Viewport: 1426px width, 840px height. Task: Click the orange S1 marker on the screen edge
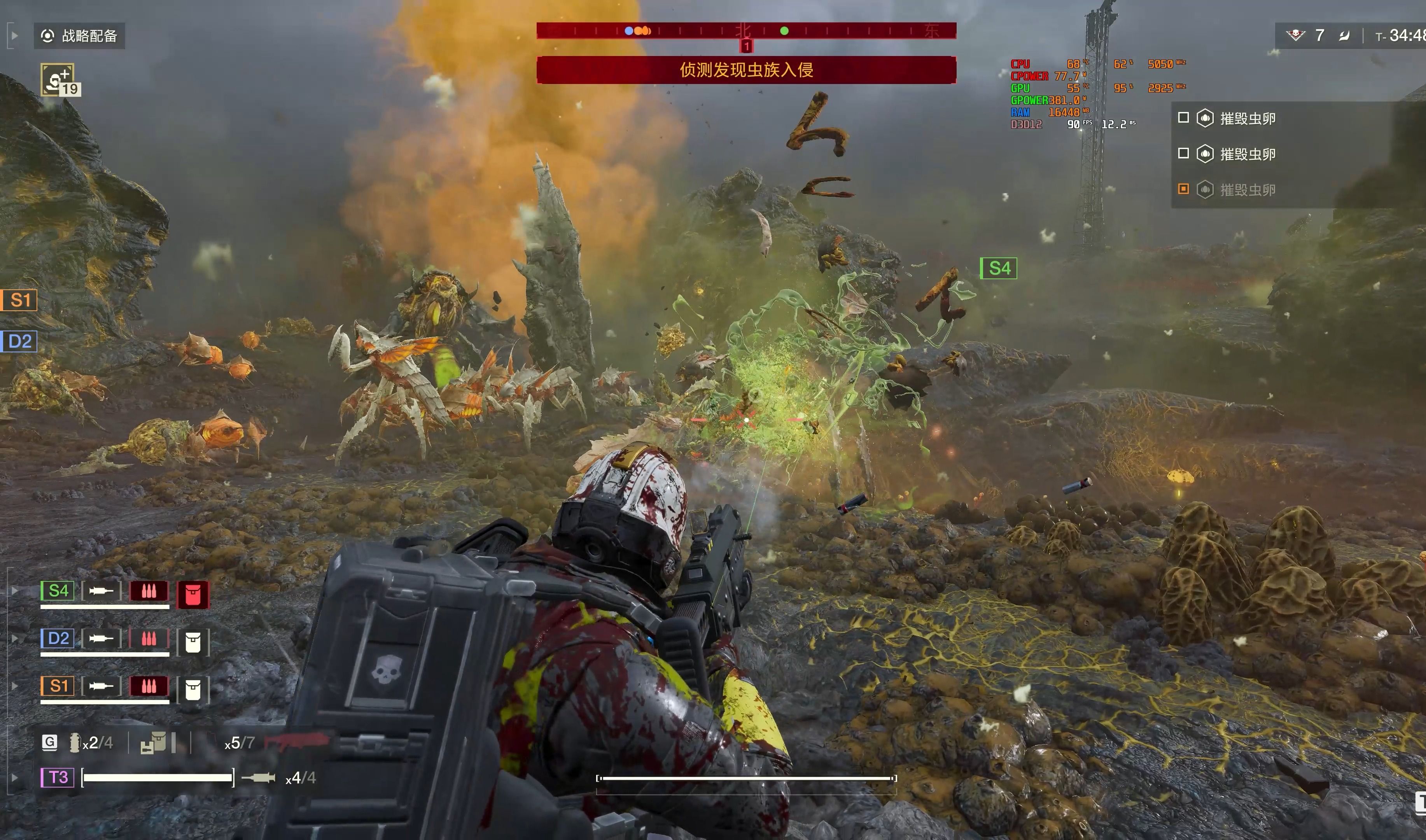[19, 300]
